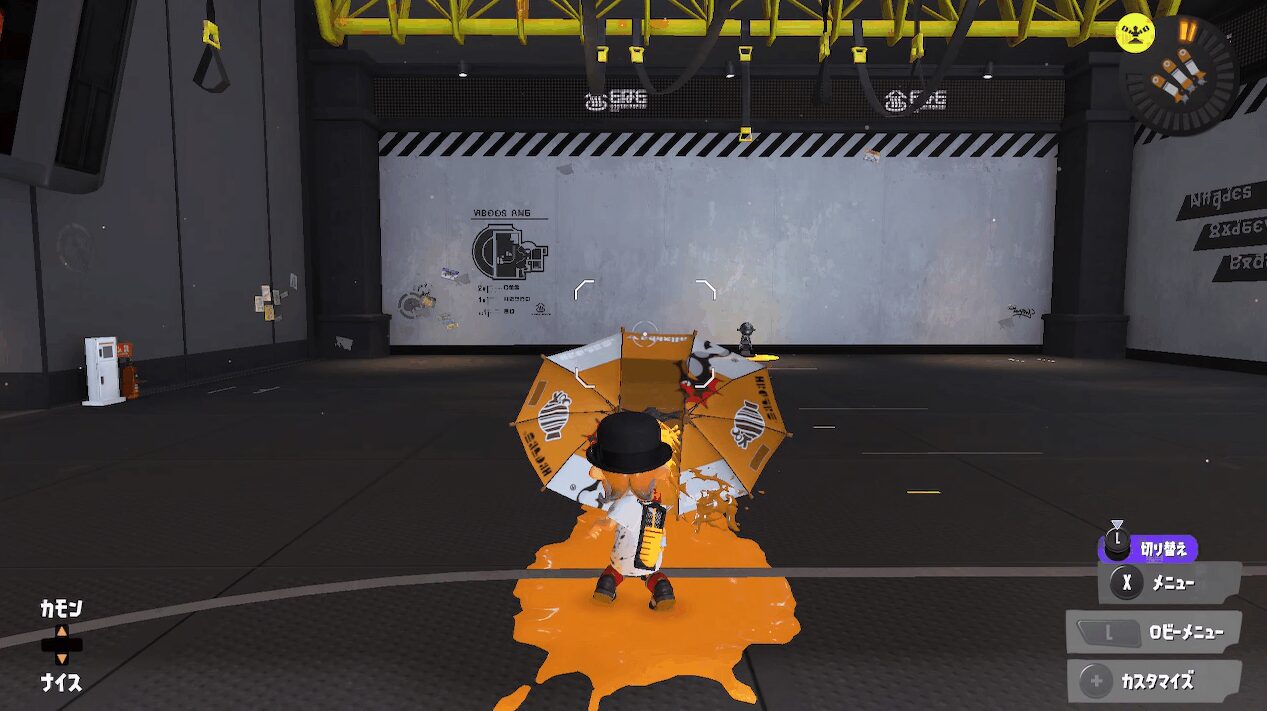Select the カスタマイズ option
Viewport: 1267px width, 711px height.
click(x=1154, y=681)
